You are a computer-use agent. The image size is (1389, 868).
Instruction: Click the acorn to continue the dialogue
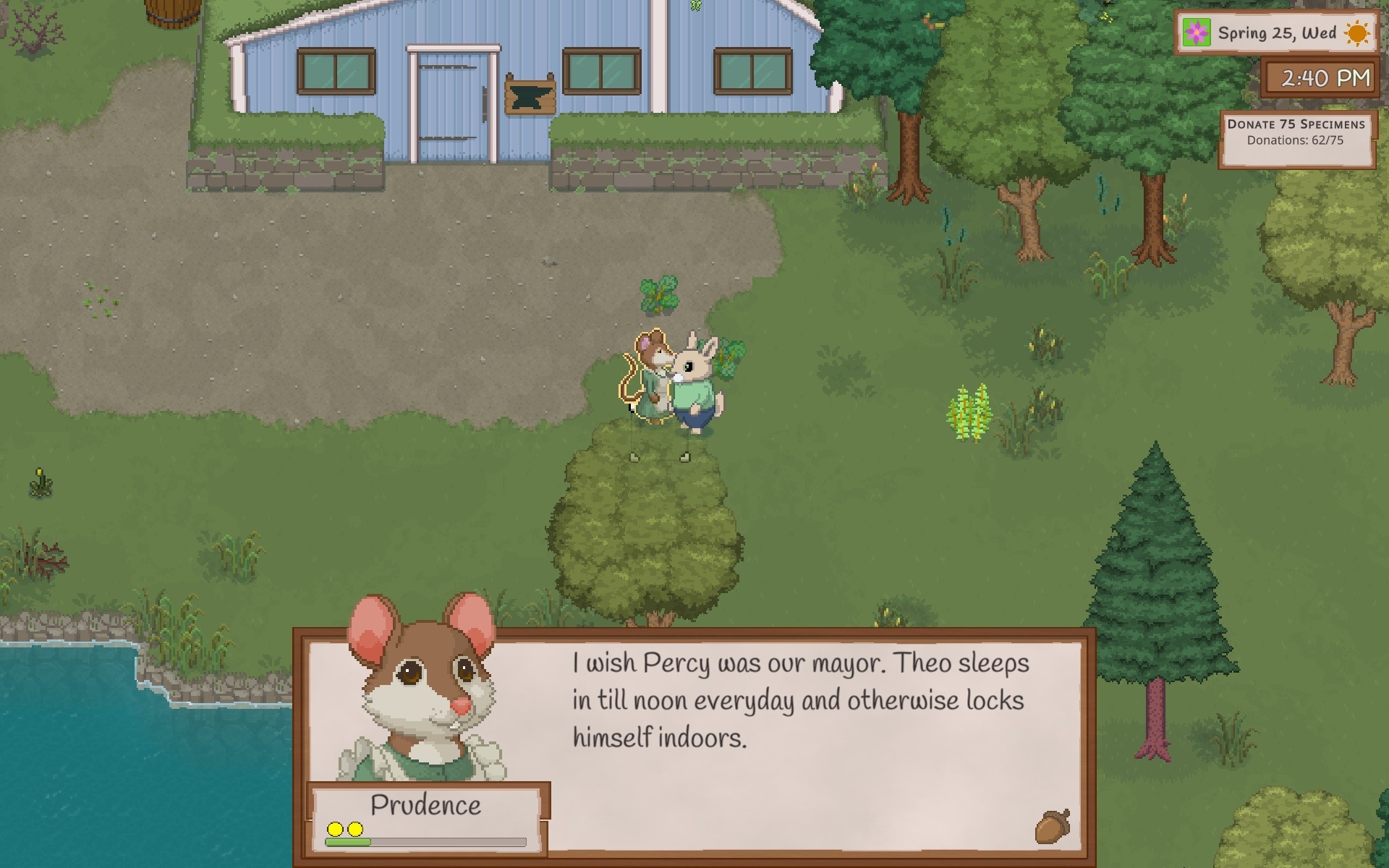(1053, 827)
